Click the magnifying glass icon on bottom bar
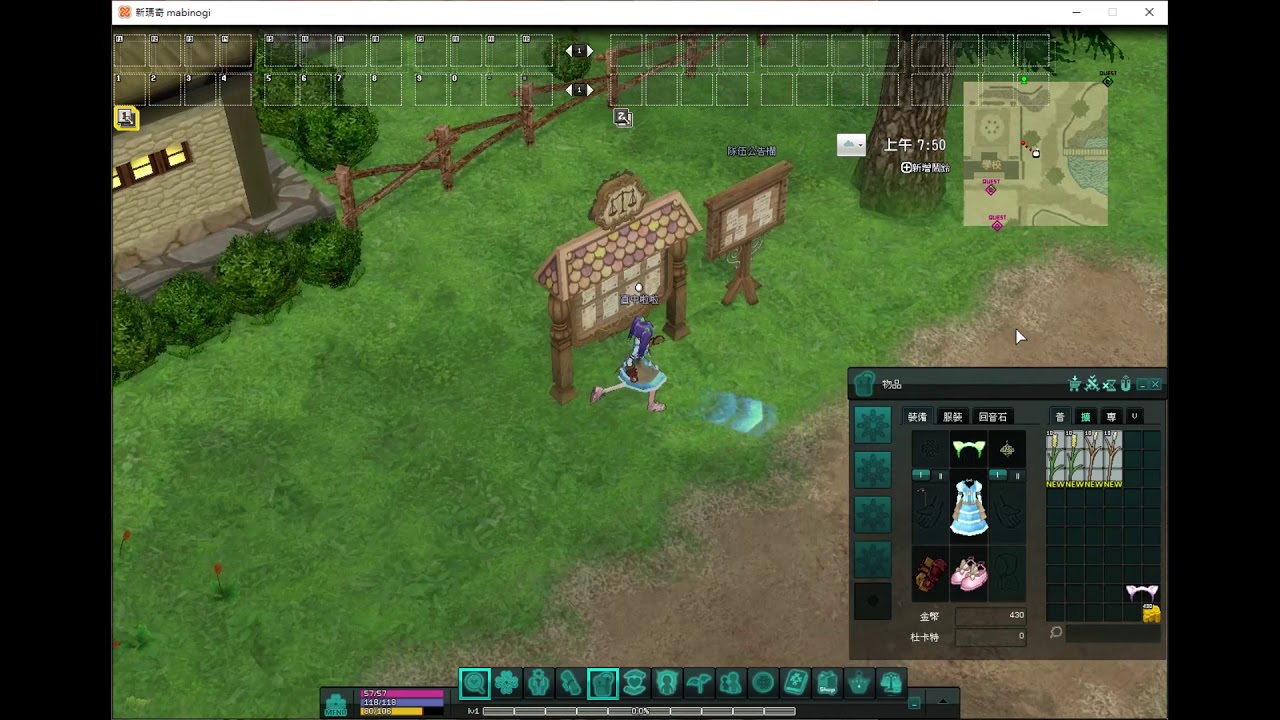 tap(475, 683)
